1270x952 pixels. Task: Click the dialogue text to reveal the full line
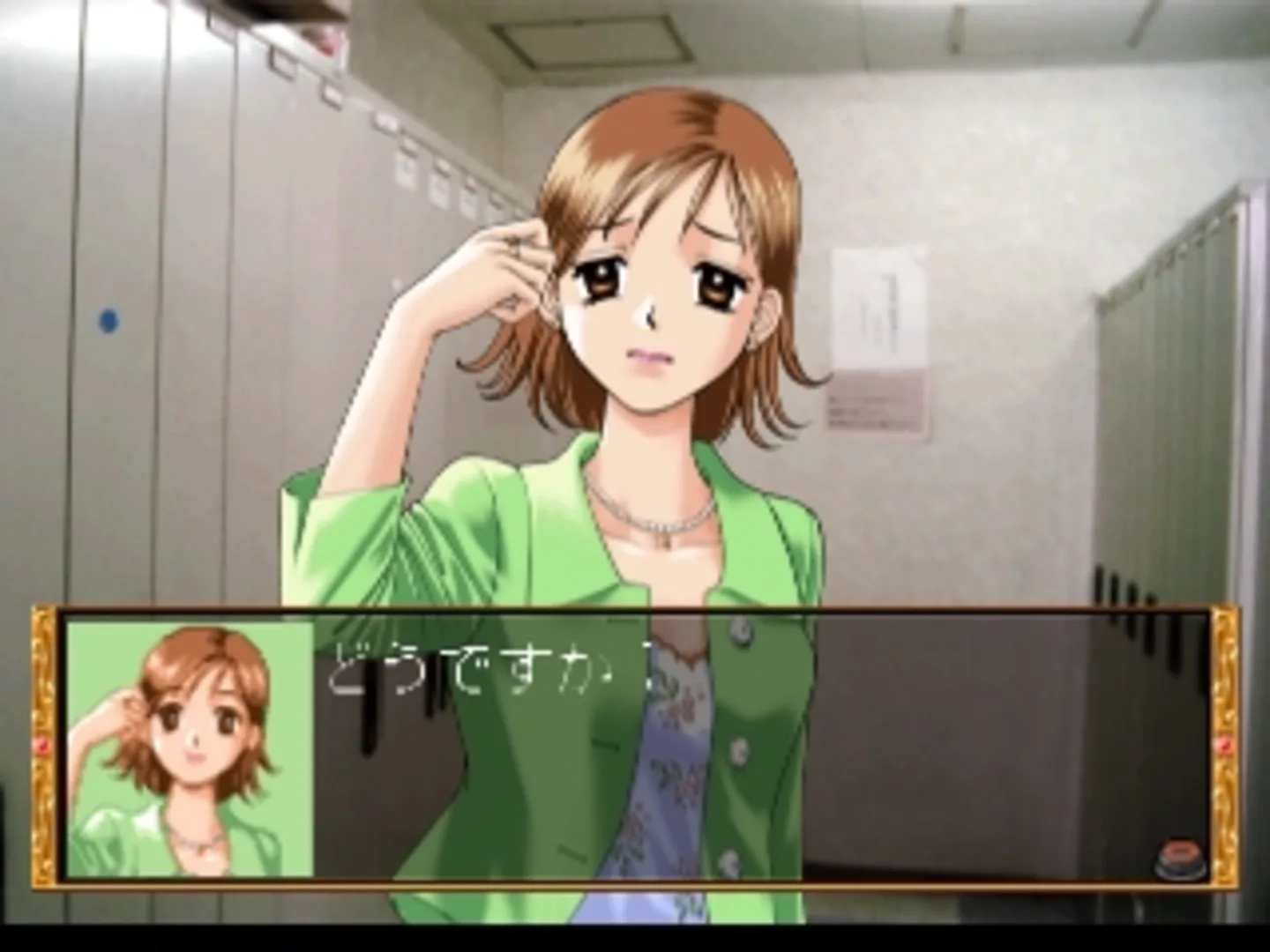point(494,670)
